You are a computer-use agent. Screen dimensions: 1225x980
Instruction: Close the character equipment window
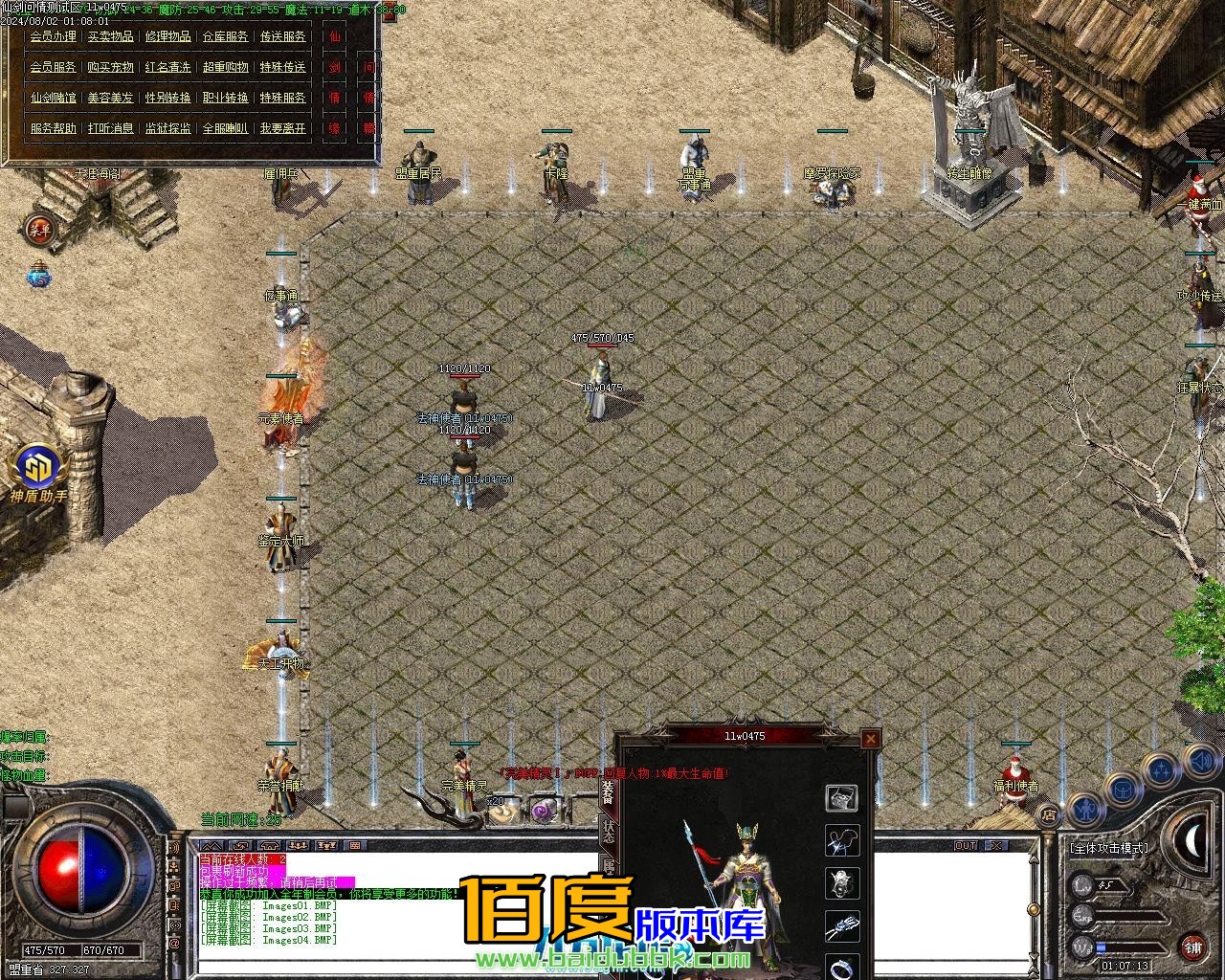[x=869, y=739]
